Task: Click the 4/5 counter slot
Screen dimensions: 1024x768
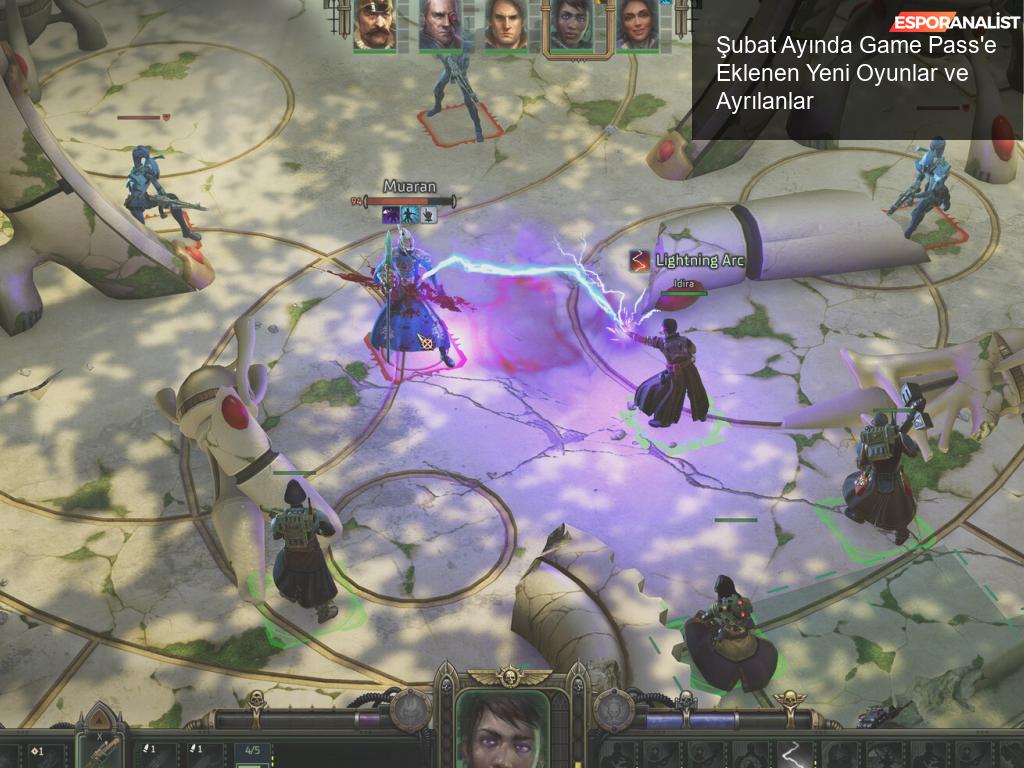Action: 253,751
